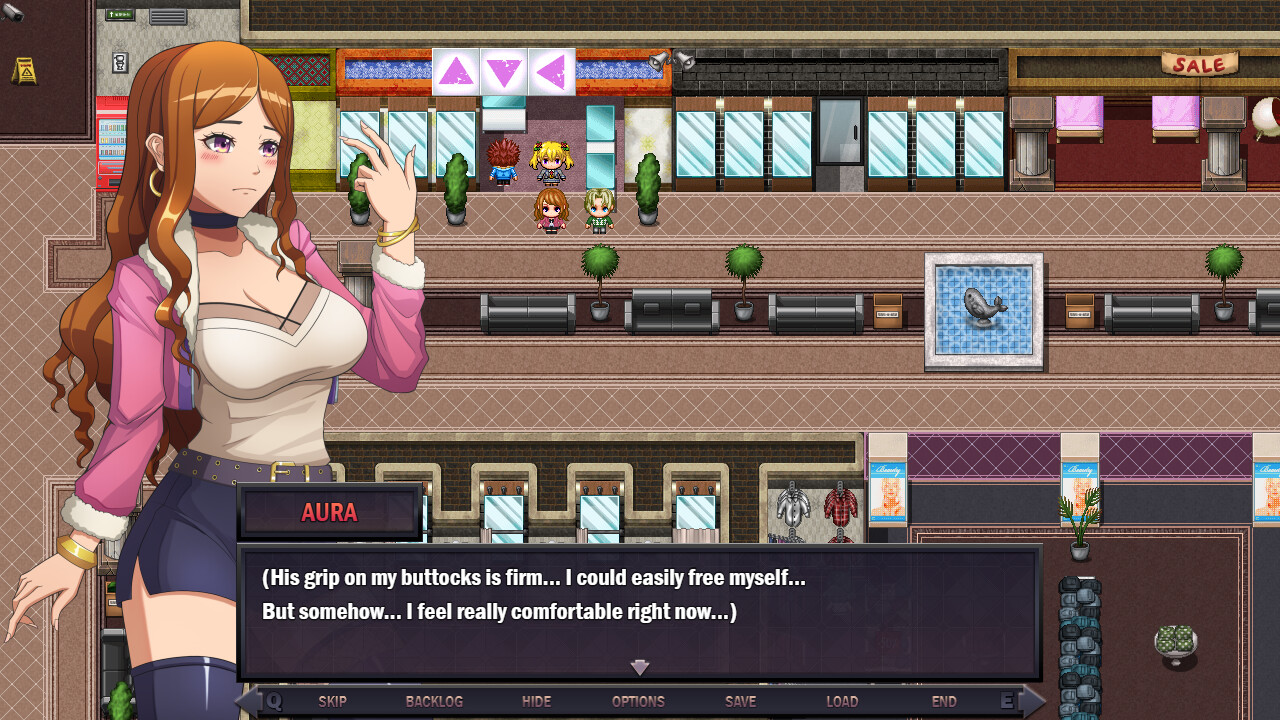The image size is (1280, 720).
Task: Select the pink down-arrow directional sign
Action: (x=503, y=73)
